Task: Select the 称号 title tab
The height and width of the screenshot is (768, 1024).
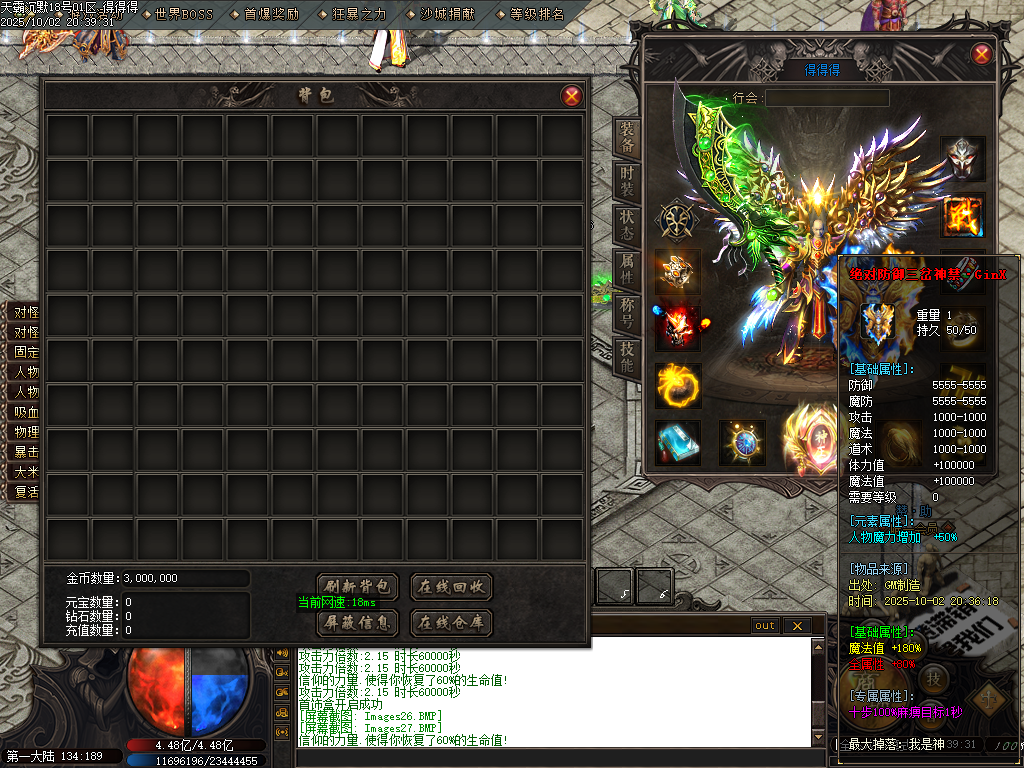Action: tap(627, 312)
